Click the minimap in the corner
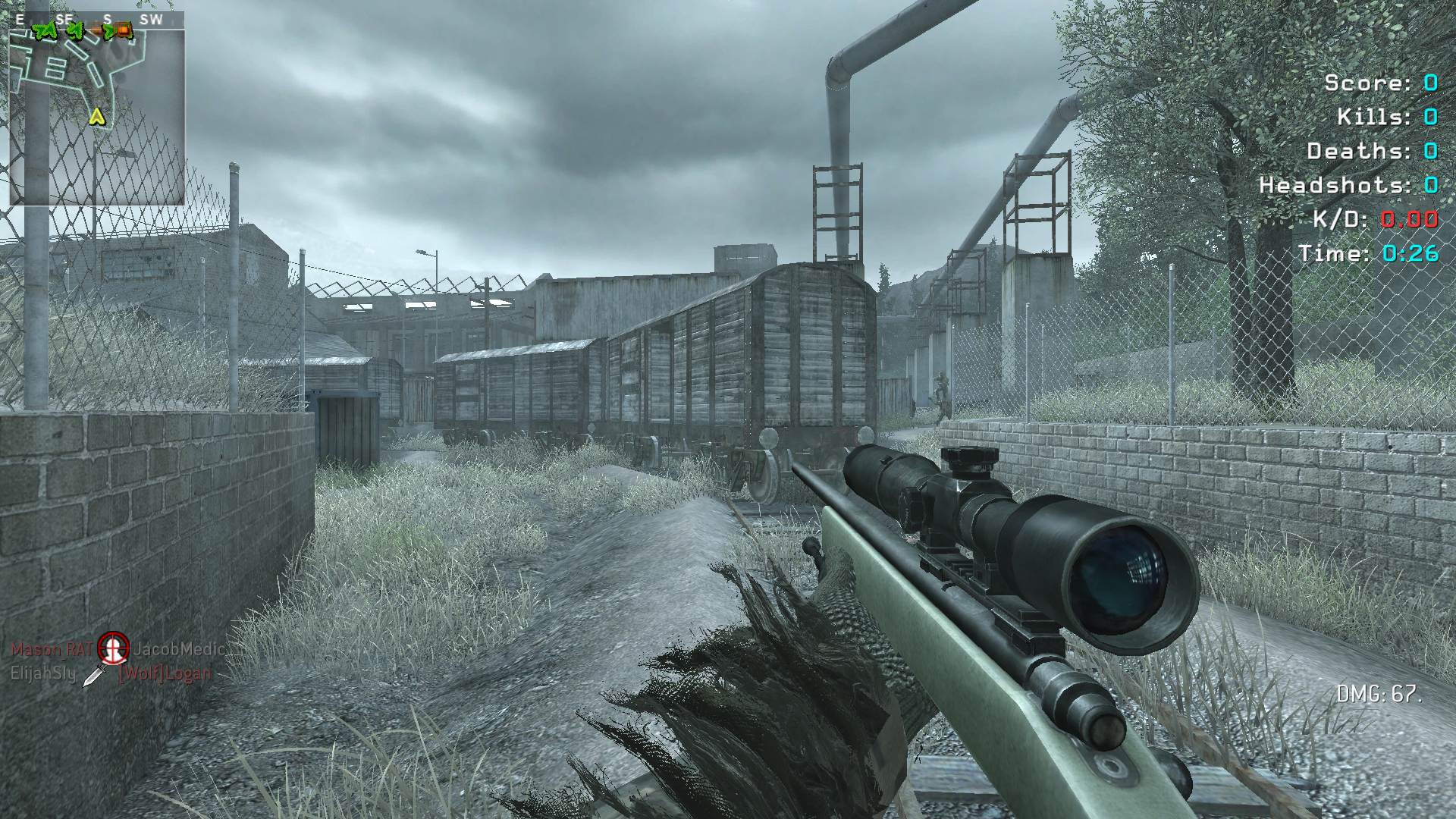Image resolution: width=1456 pixels, height=819 pixels. [x=96, y=115]
